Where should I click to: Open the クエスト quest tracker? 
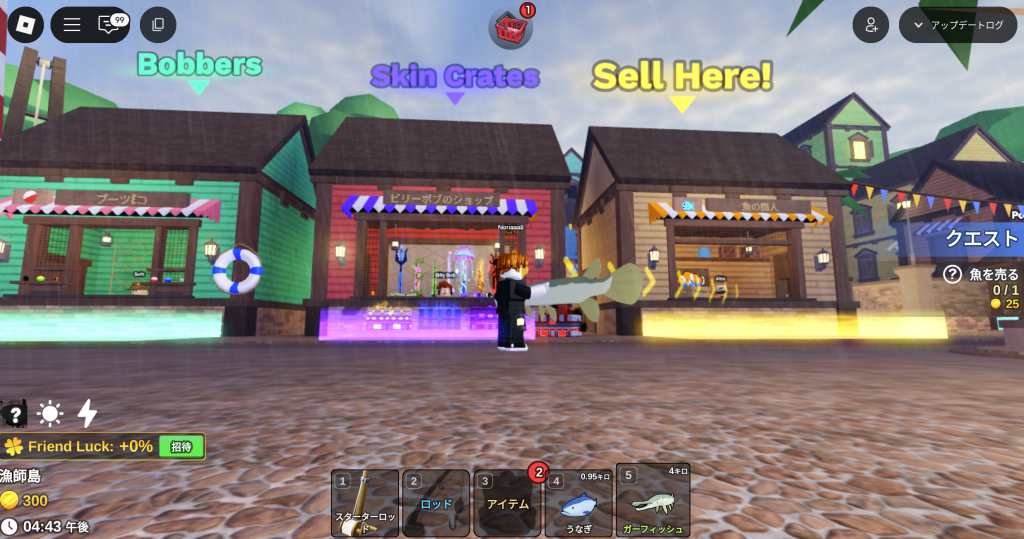(x=981, y=239)
